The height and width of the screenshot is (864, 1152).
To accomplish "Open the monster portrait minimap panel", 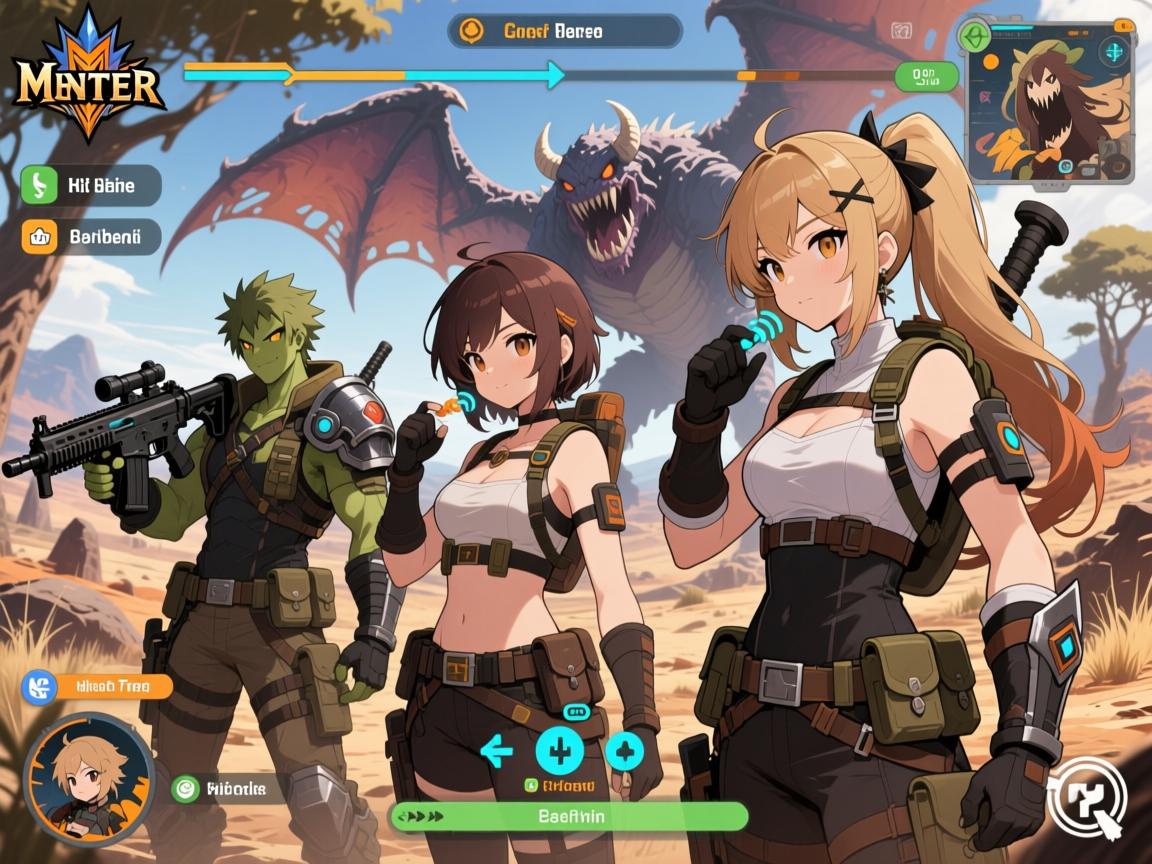I will pyautogui.click(x=1049, y=102).
